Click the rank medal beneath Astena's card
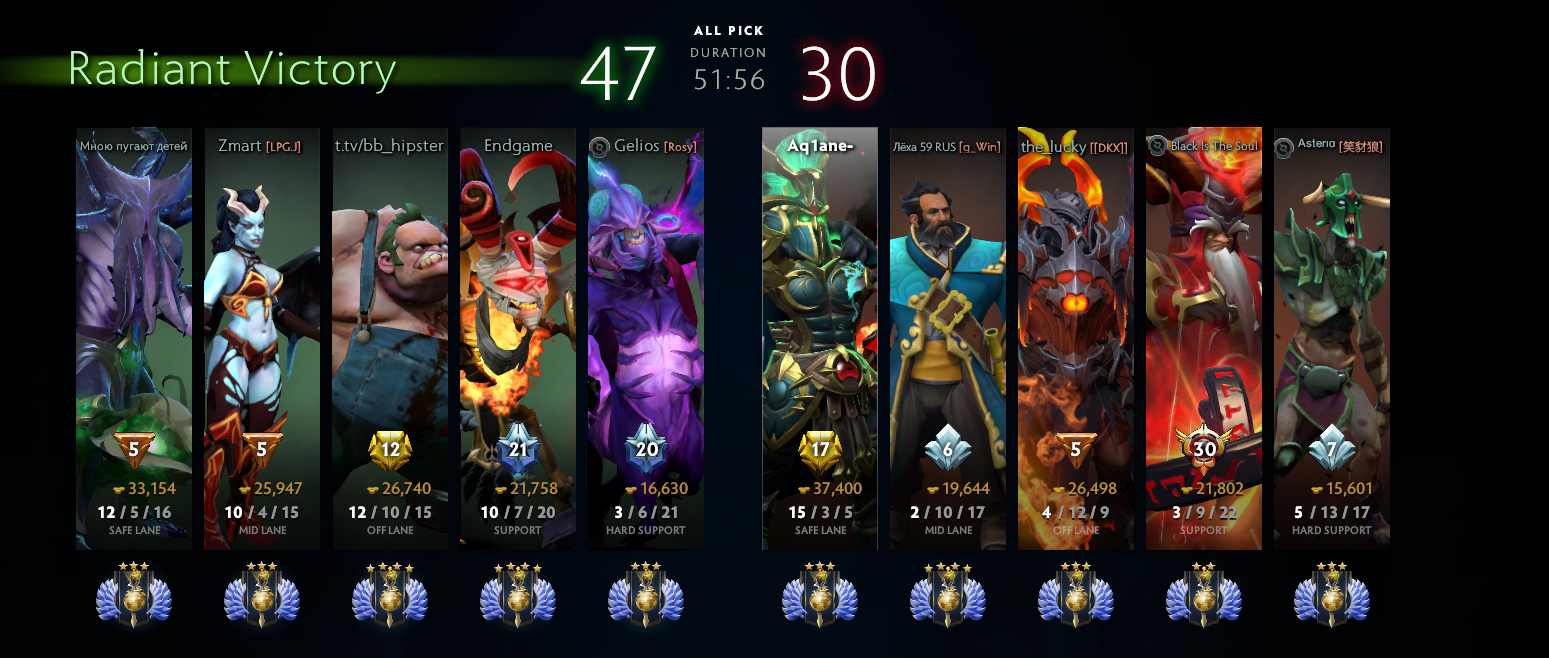 click(x=1332, y=595)
